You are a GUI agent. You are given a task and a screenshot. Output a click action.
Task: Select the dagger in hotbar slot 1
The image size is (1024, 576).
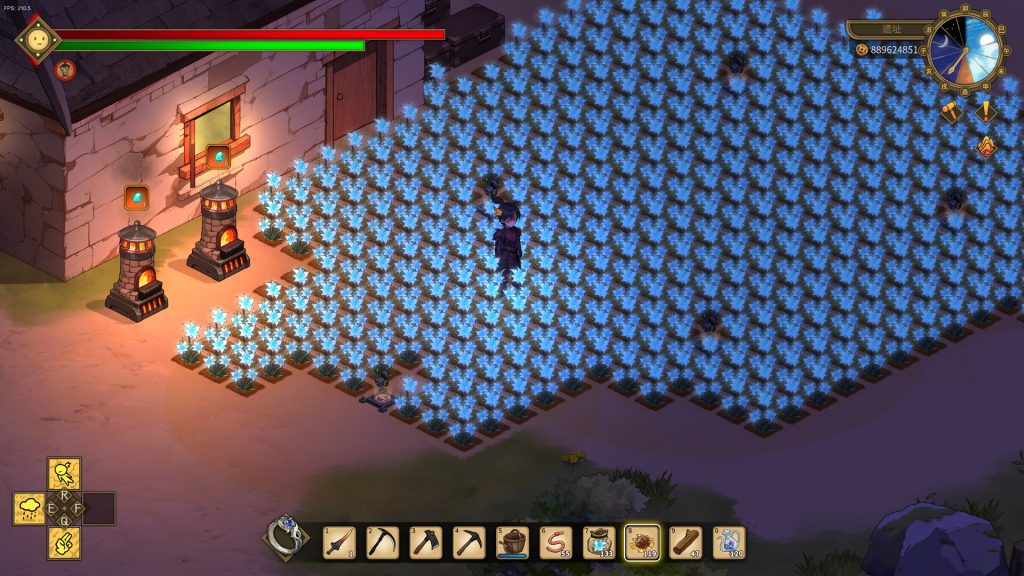339,543
